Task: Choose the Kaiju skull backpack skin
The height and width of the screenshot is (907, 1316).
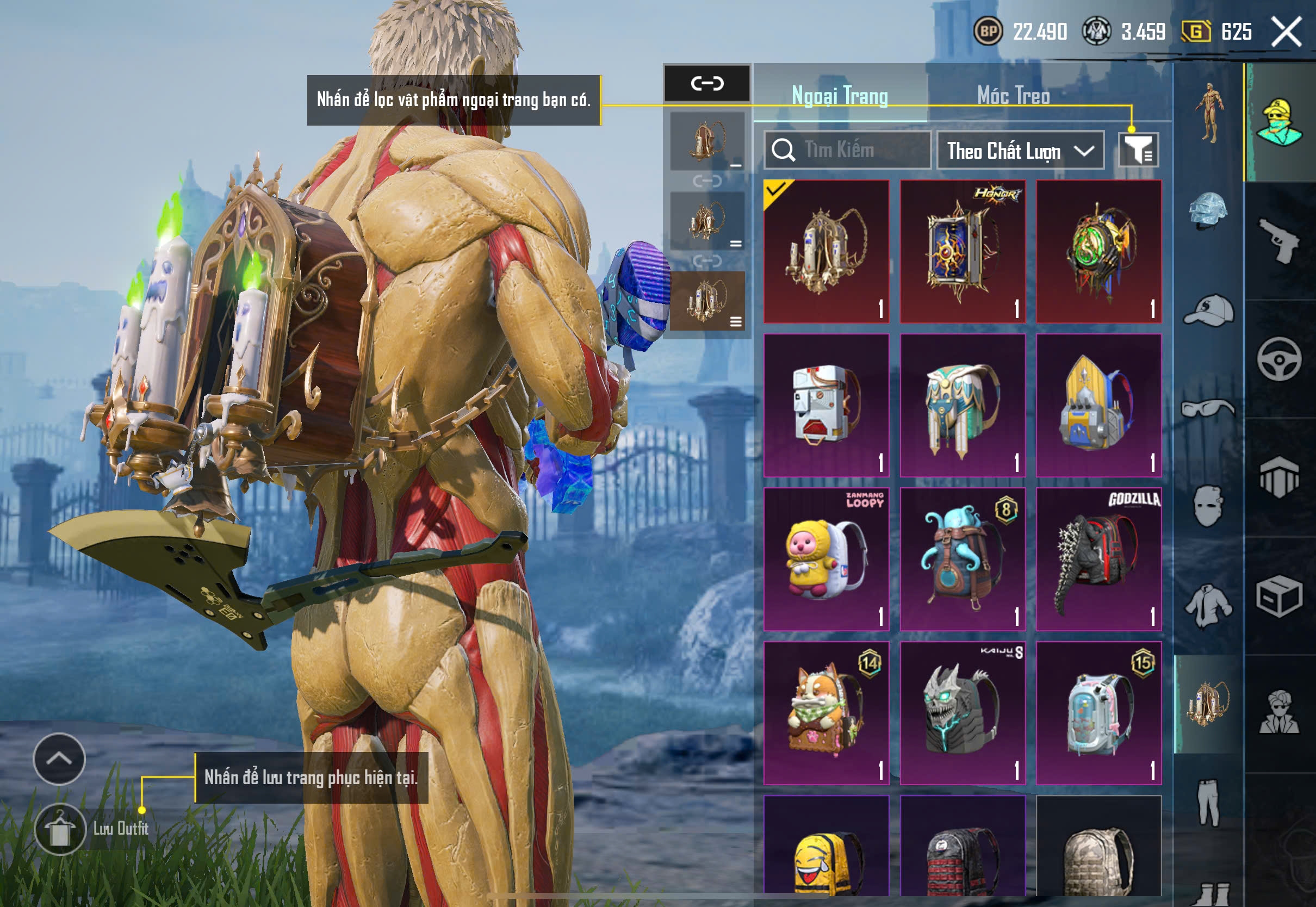Action: click(x=963, y=713)
